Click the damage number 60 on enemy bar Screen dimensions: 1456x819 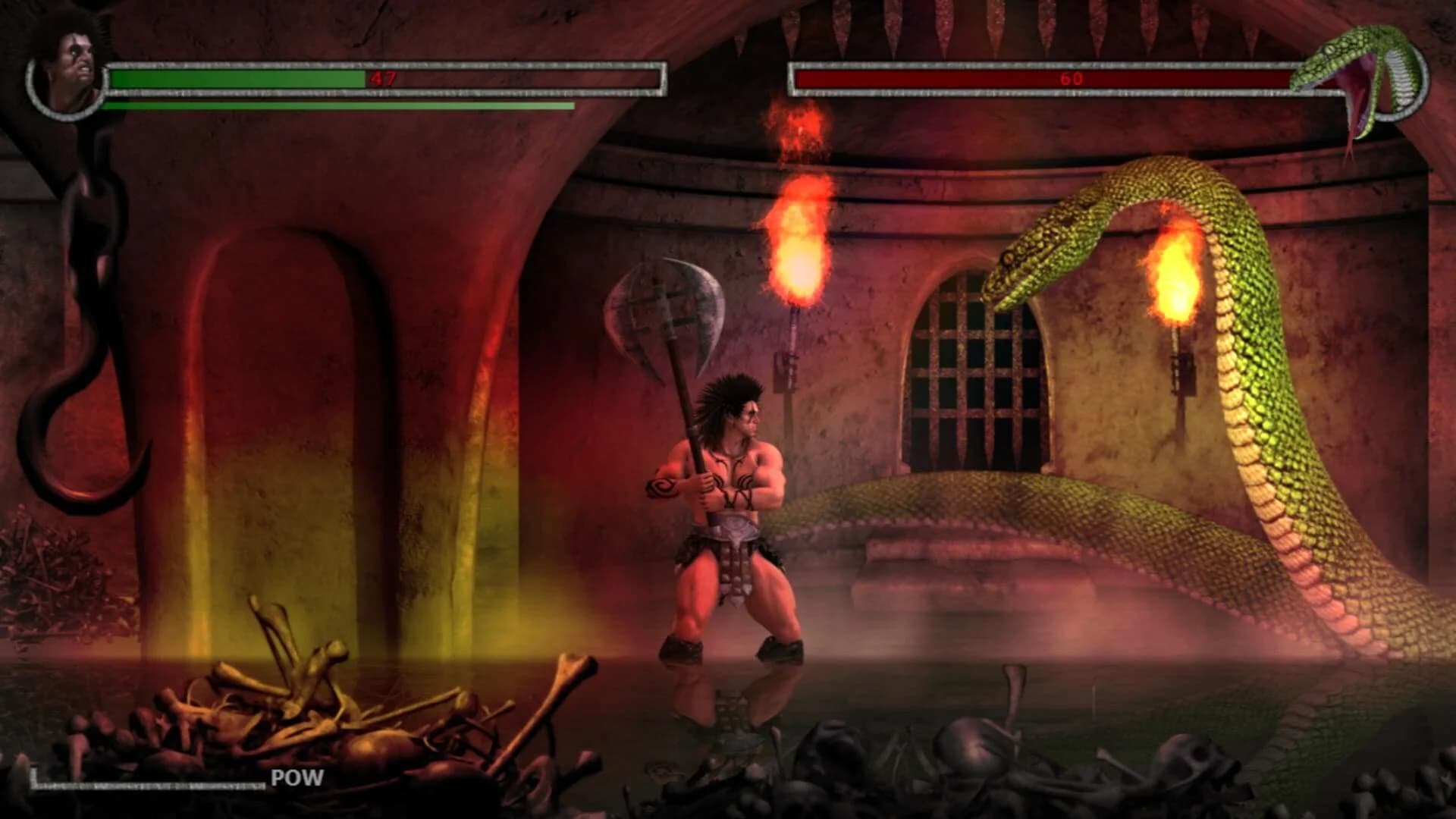coord(1070,78)
